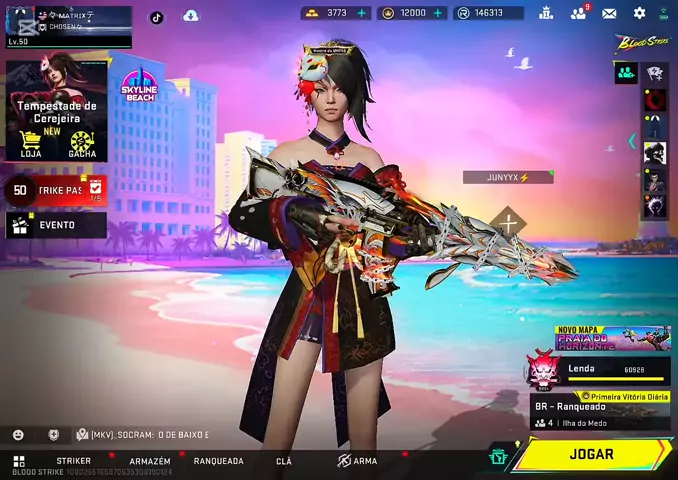Open the Armazém tab
This screenshot has width=678, height=480.
click(150, 461)
